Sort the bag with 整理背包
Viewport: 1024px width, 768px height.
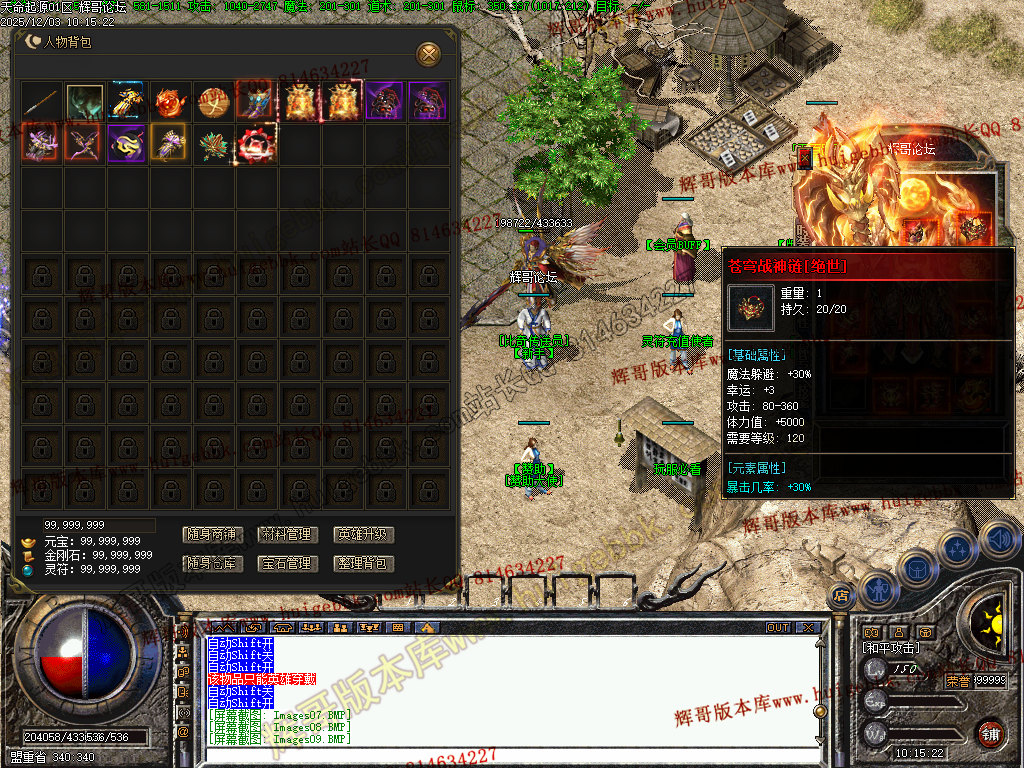[x=363, y=564]
